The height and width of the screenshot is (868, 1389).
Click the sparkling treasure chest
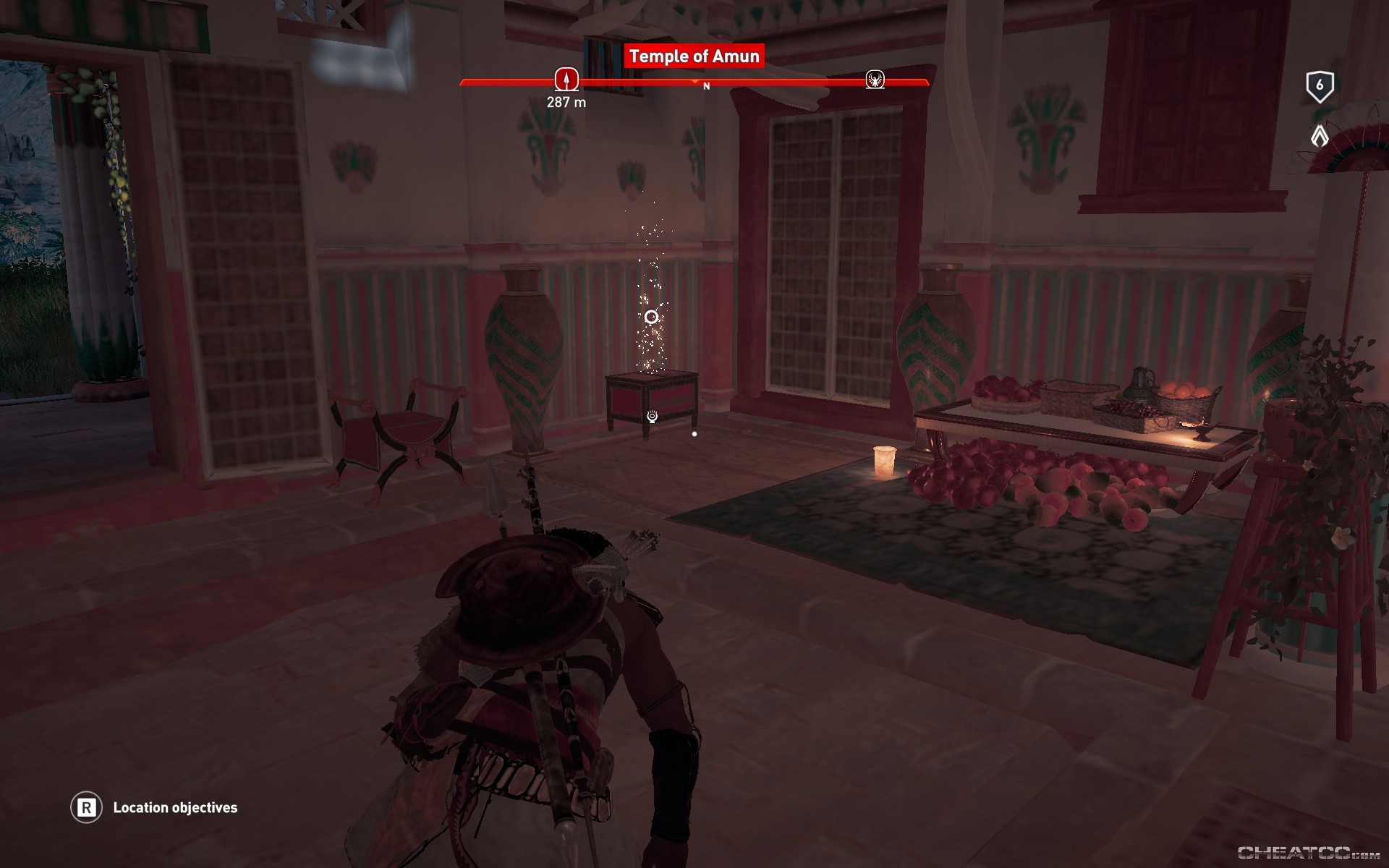651,394
